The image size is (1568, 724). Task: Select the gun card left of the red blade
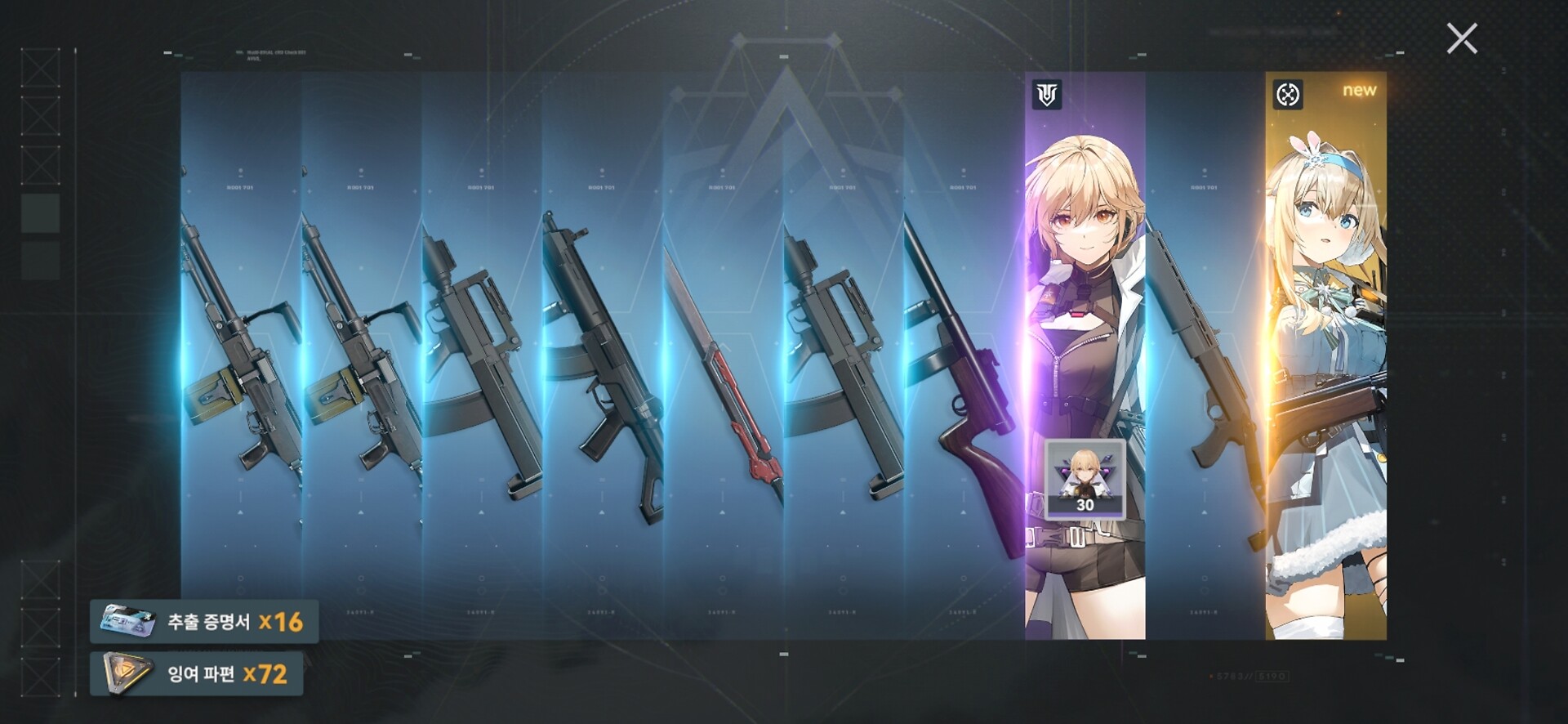pyautogui.click(x=602, y=355)
